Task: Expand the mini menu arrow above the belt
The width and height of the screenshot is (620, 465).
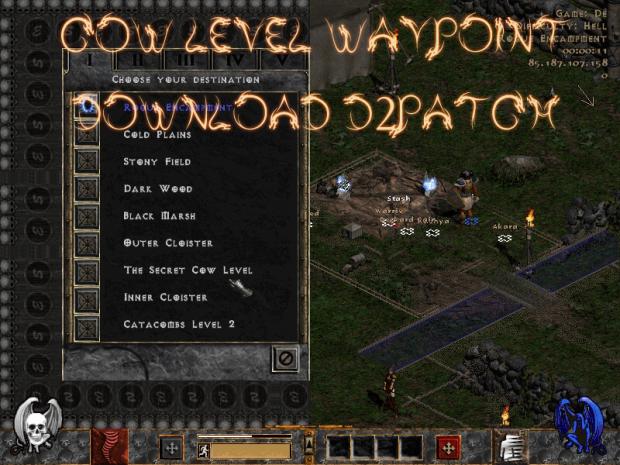Action: tap(309, 442)
